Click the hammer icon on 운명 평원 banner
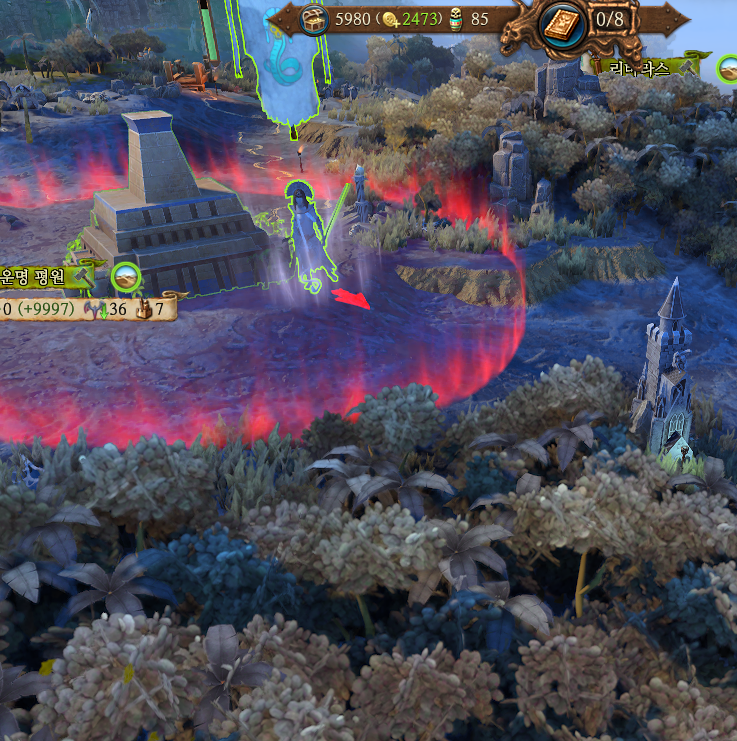Viewport: 737px width, 741px height. click(x=84, y=275)
